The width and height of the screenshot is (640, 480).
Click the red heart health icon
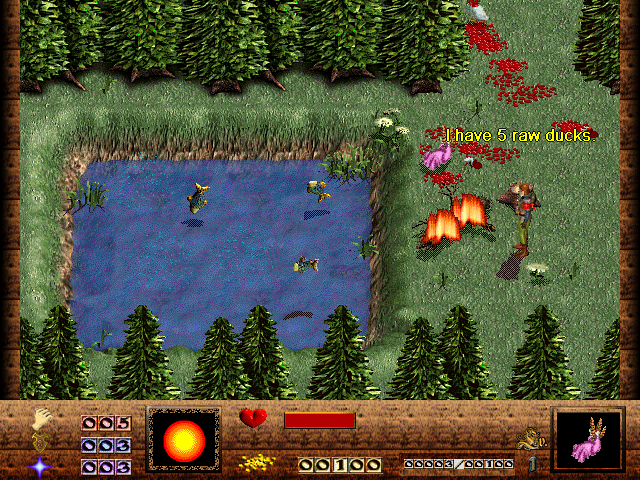(x=254, y=419)
